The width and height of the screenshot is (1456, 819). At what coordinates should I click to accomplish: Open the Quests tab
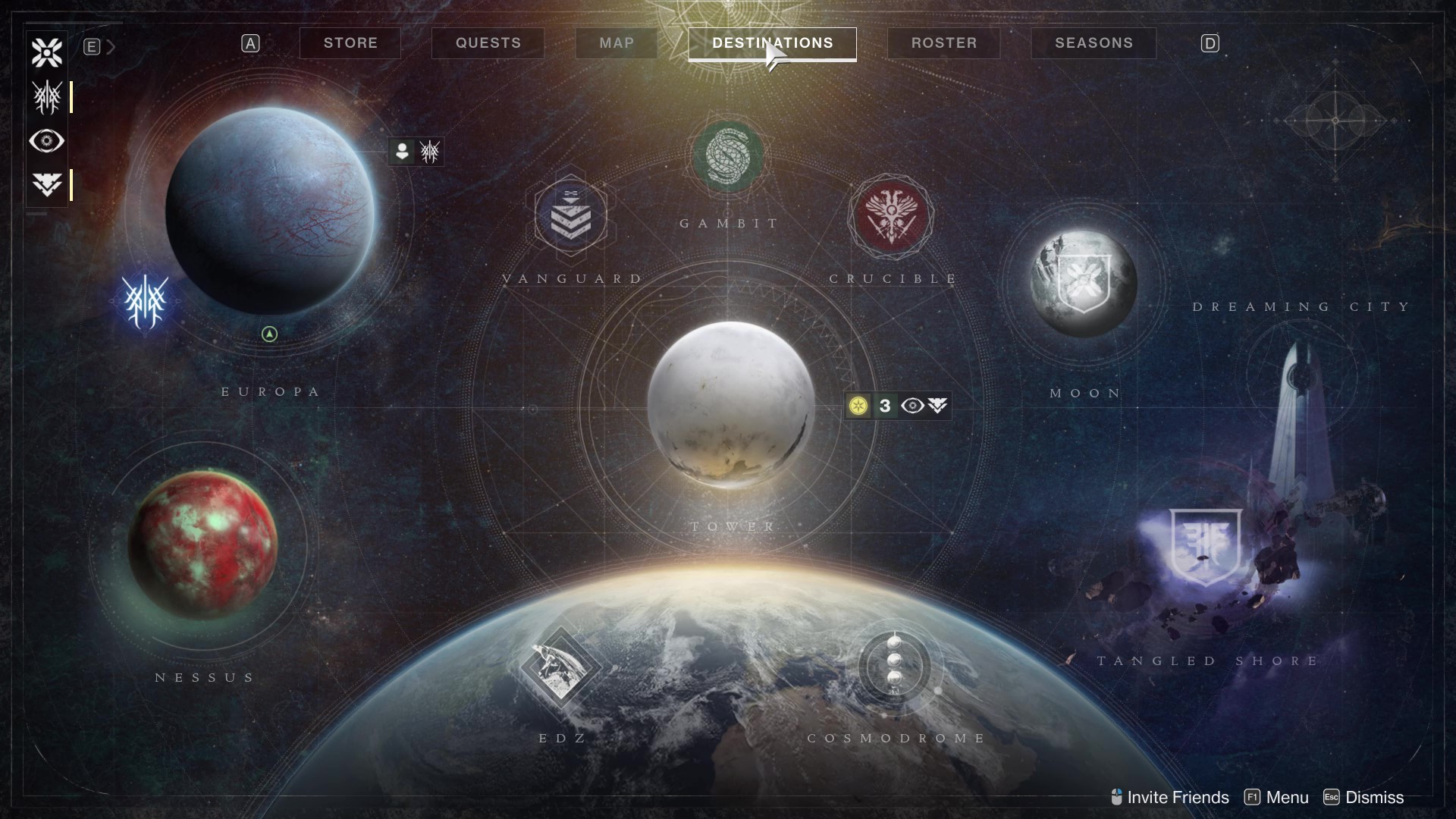[488, 43]
